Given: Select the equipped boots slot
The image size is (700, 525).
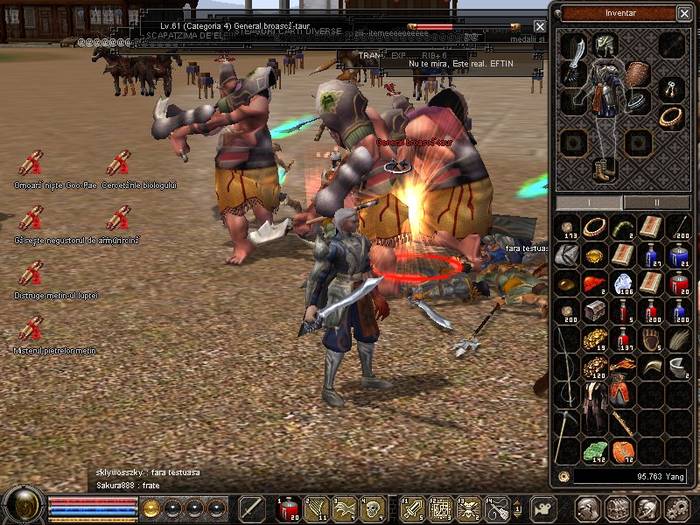Looking at the screenshot, I should (603, 170).
